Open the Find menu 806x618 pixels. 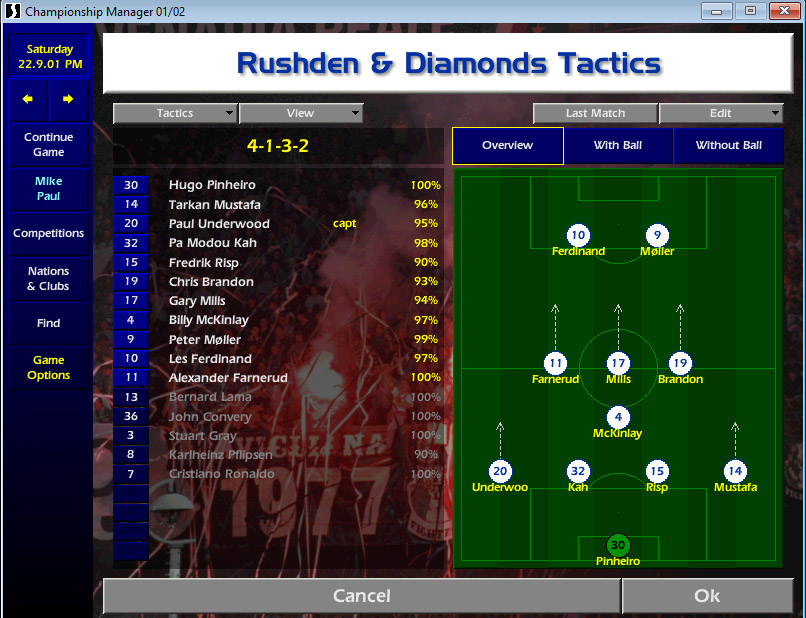coord(48,323)
